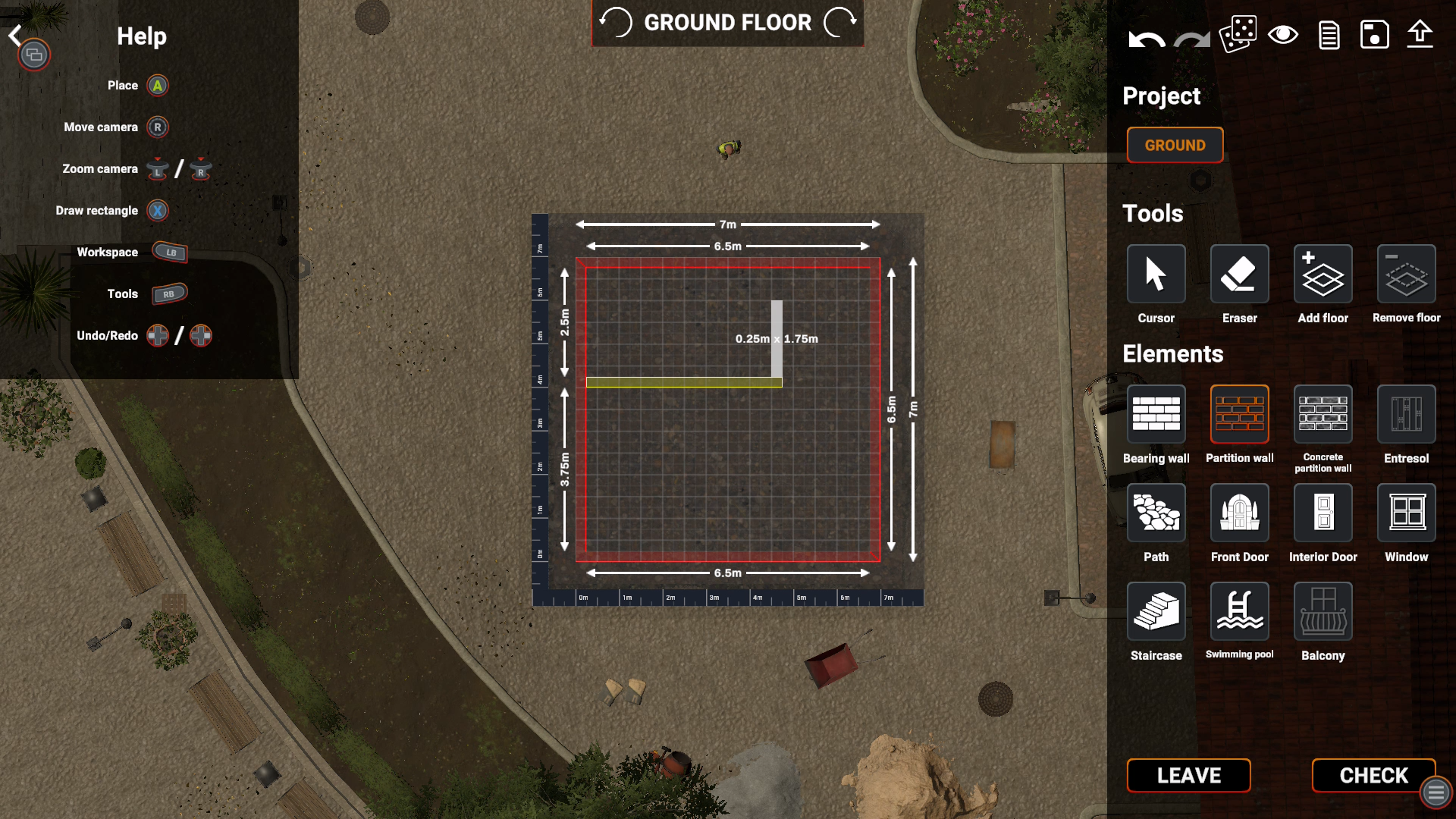Add a new floor
Image resolution: width=1456 pixels, height=819 pixels.
coord(1323,274)
